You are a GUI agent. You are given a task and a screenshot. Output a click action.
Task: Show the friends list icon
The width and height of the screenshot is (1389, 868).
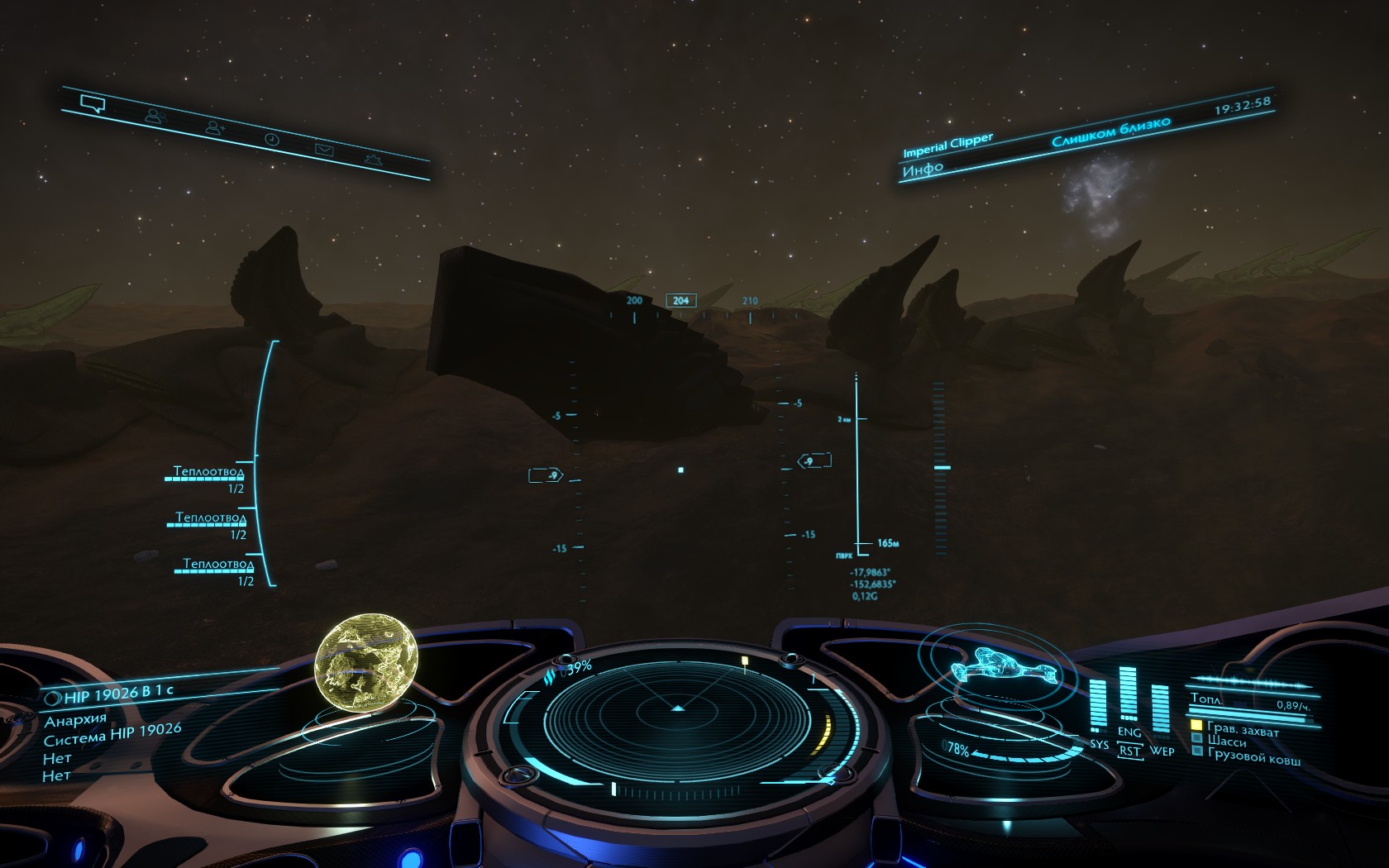[x=155, y=117]
